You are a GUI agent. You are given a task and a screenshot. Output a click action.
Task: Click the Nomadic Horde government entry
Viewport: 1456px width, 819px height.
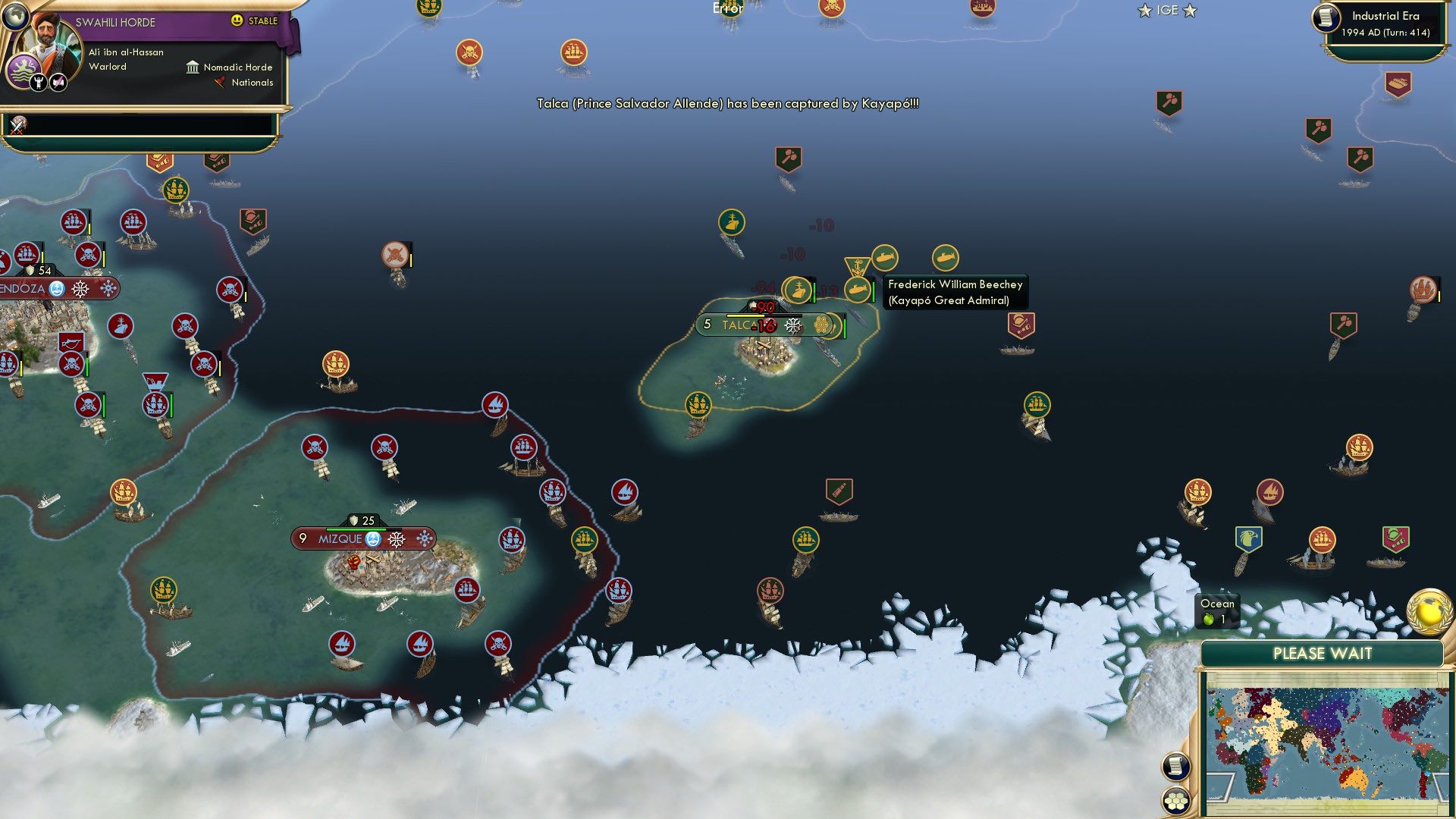click(x=237, y=67)
